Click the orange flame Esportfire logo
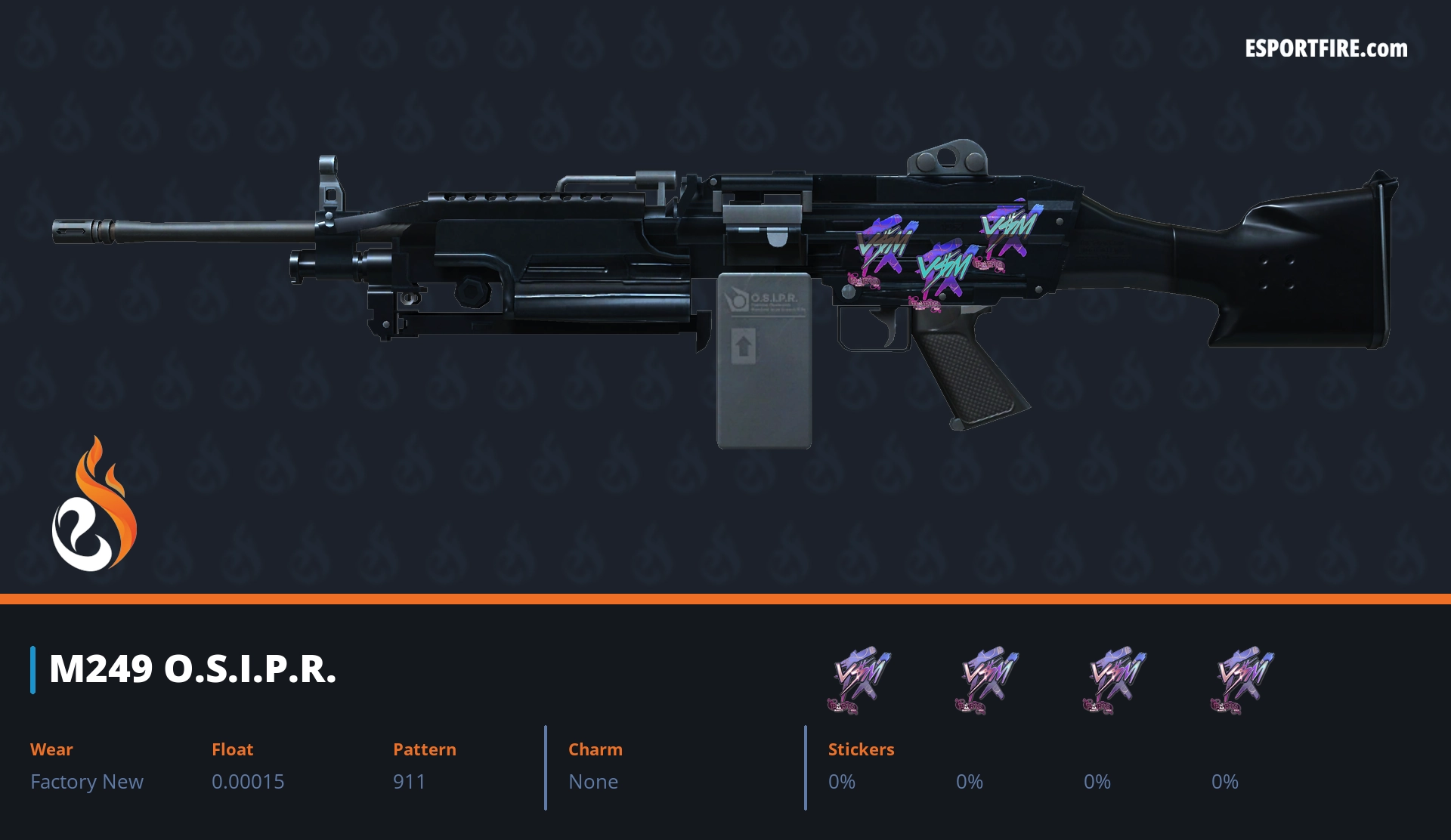The height and width of the screenshot is (840, 1451). pyautogui.click(x=94, y=505)
